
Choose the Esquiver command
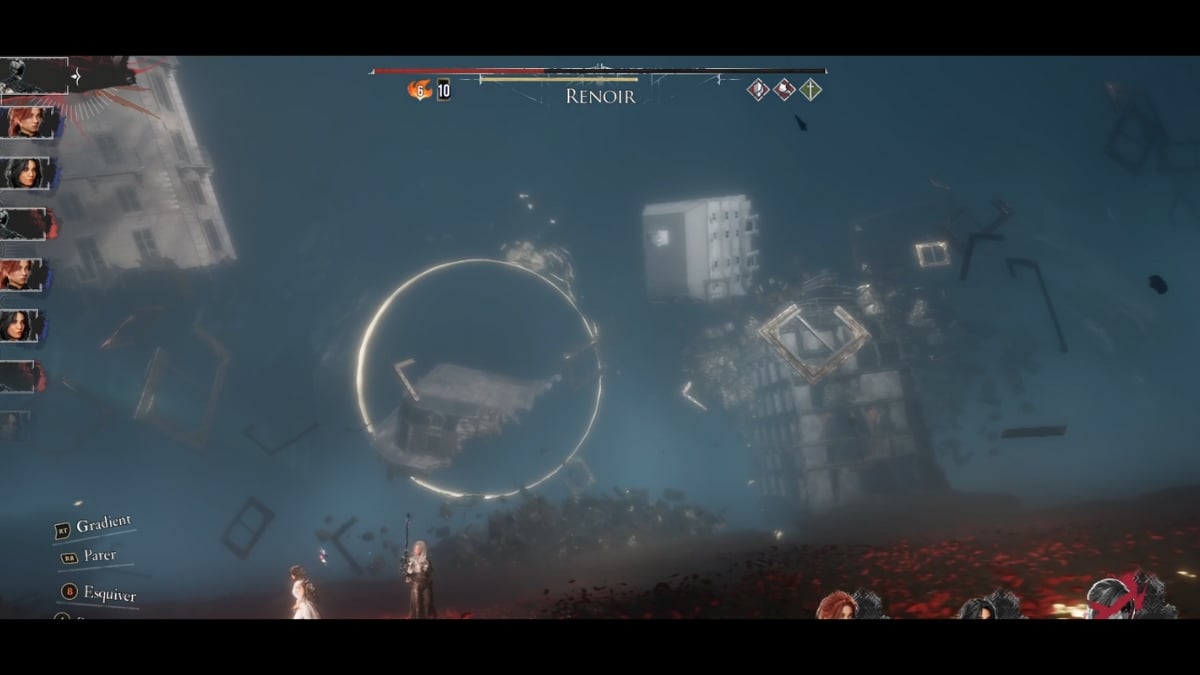(108, 592)
